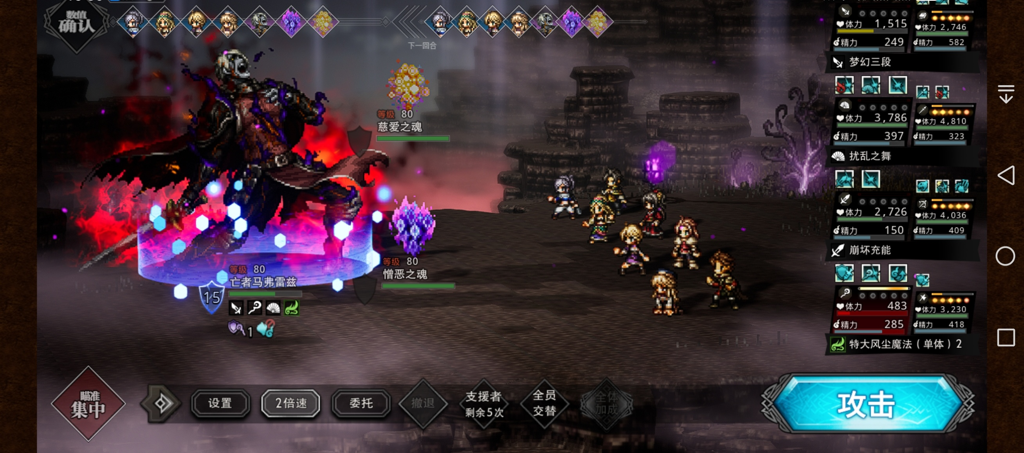Screen dimensions: 1024x453
Task: Choose the 撤退 retreat diamond button
Action: 423,403
